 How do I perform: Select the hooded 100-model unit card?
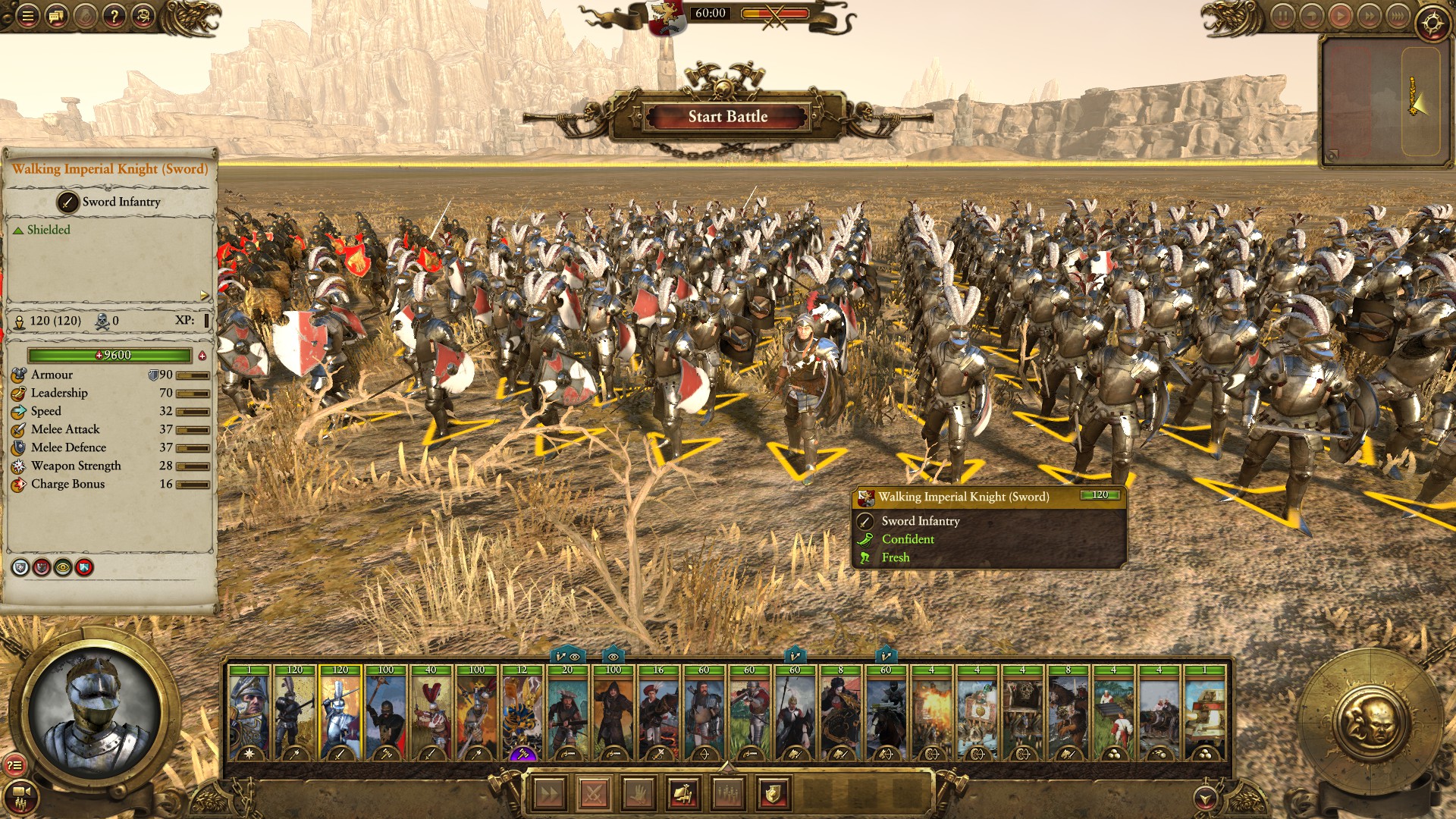click(613, 713)
